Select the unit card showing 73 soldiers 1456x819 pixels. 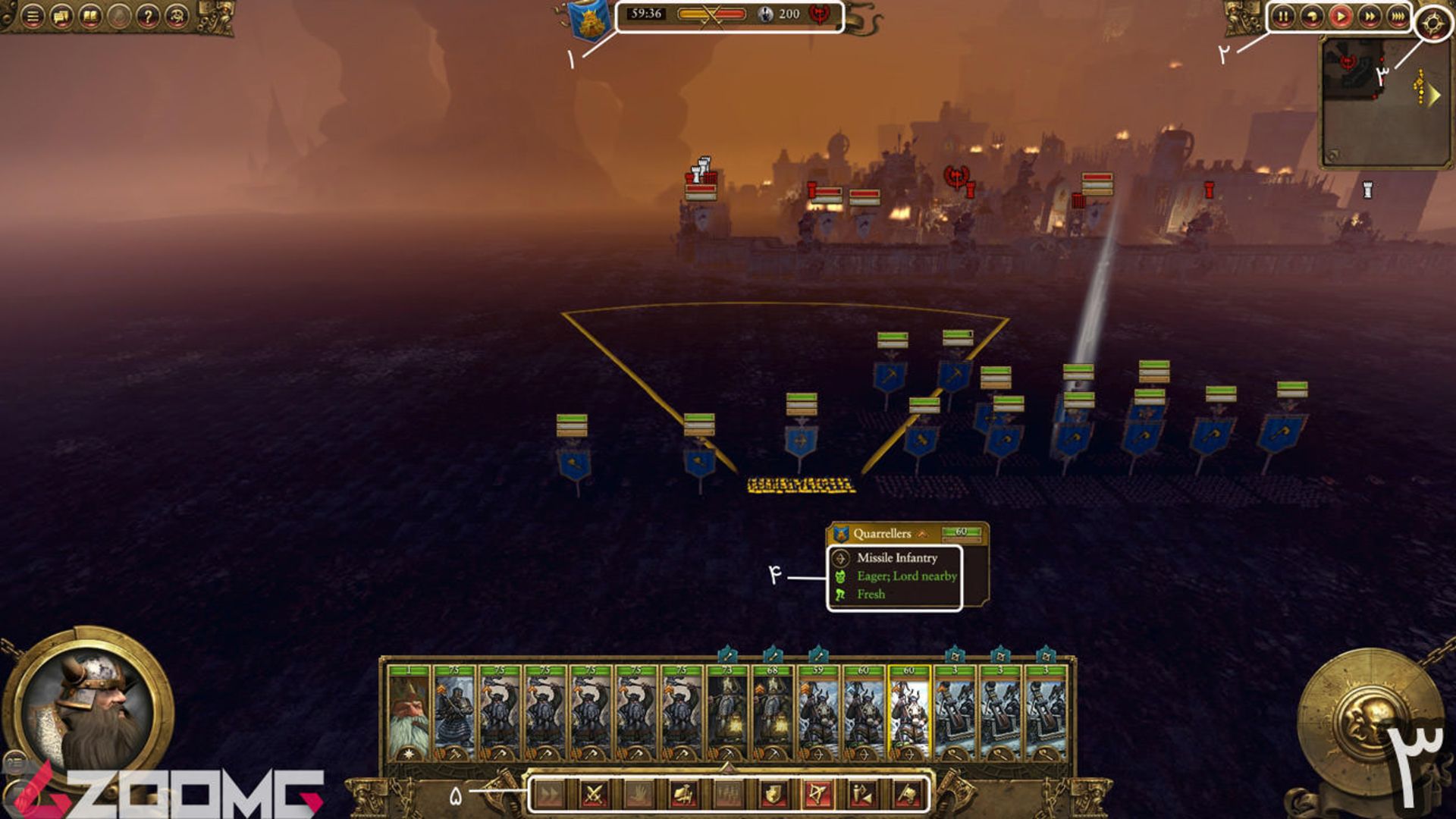(x=727, y=713)
